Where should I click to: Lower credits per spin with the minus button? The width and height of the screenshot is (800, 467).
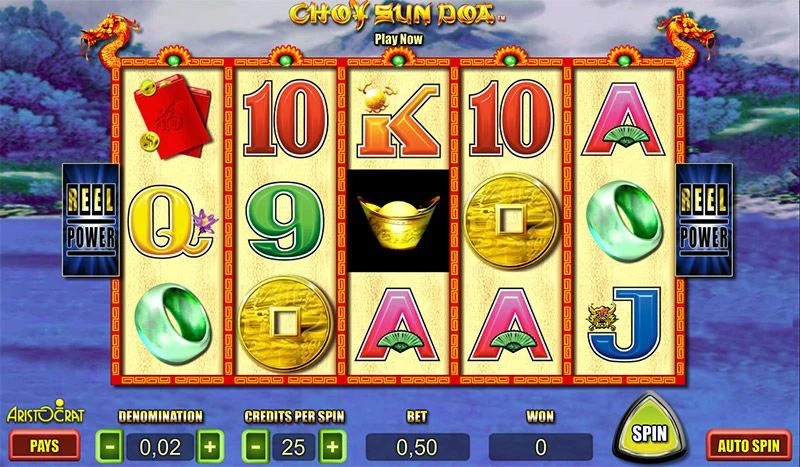pos(257,443)
